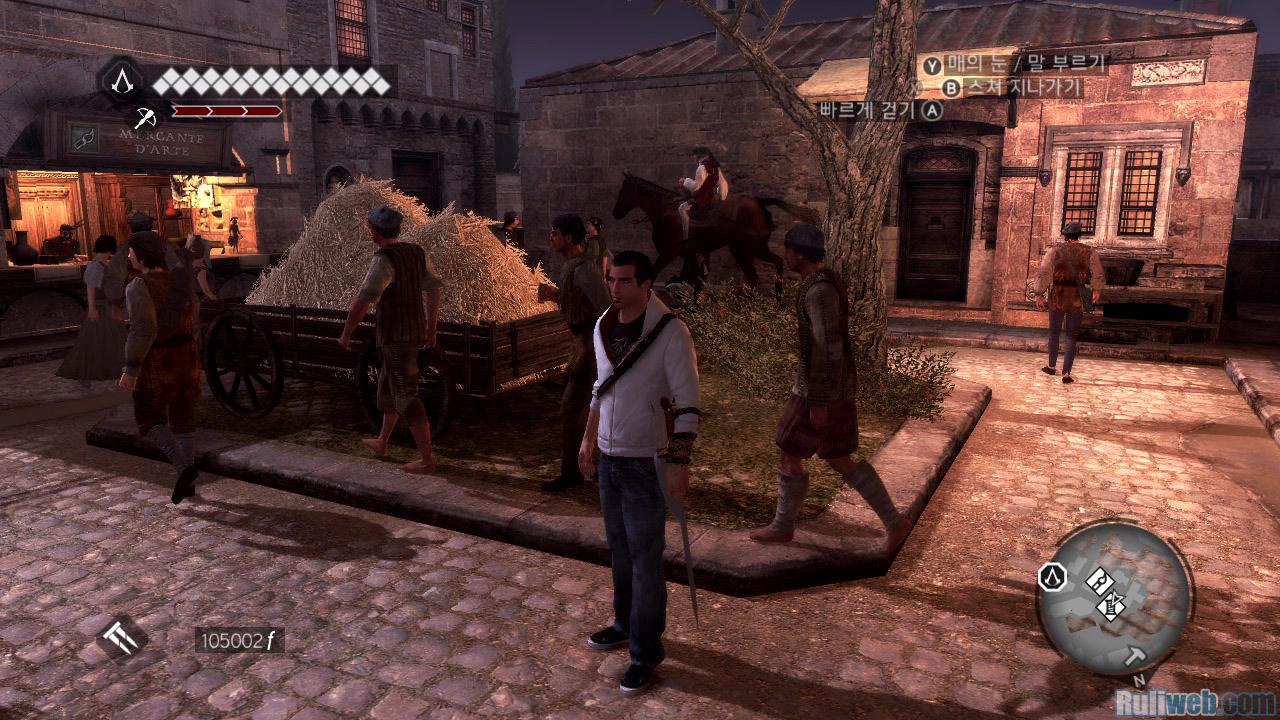Open the Ruliweb.com watermark link
1280x720 pixels.
coord(1194,702)
